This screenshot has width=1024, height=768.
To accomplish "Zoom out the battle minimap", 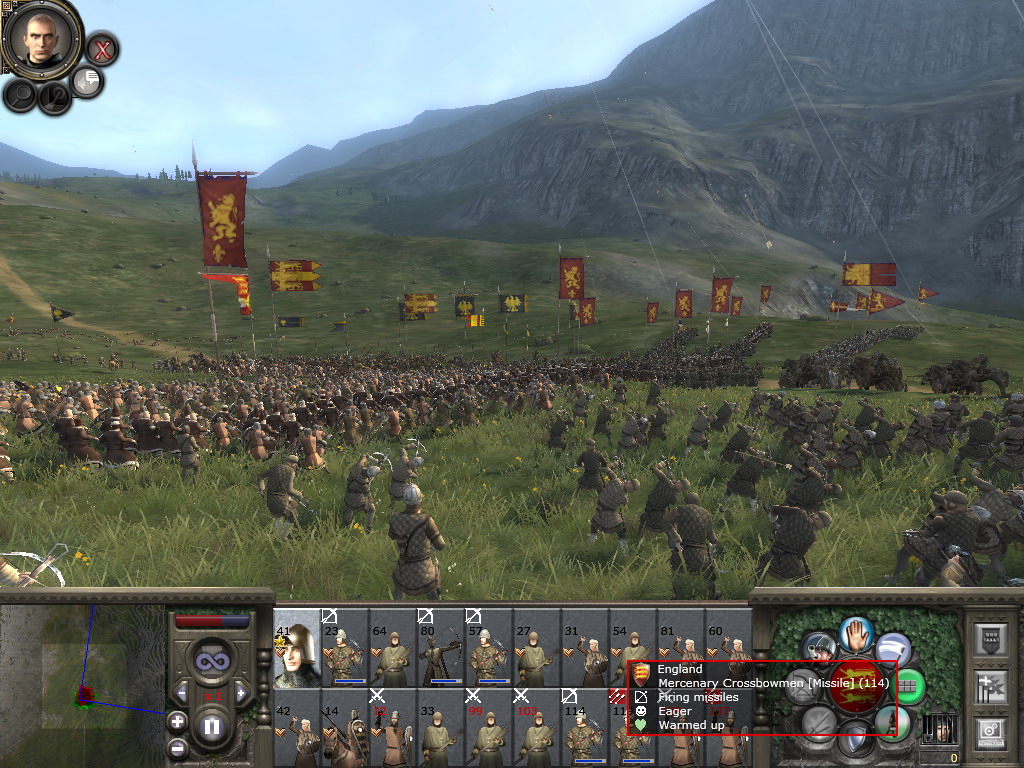I will click(177, 746).
